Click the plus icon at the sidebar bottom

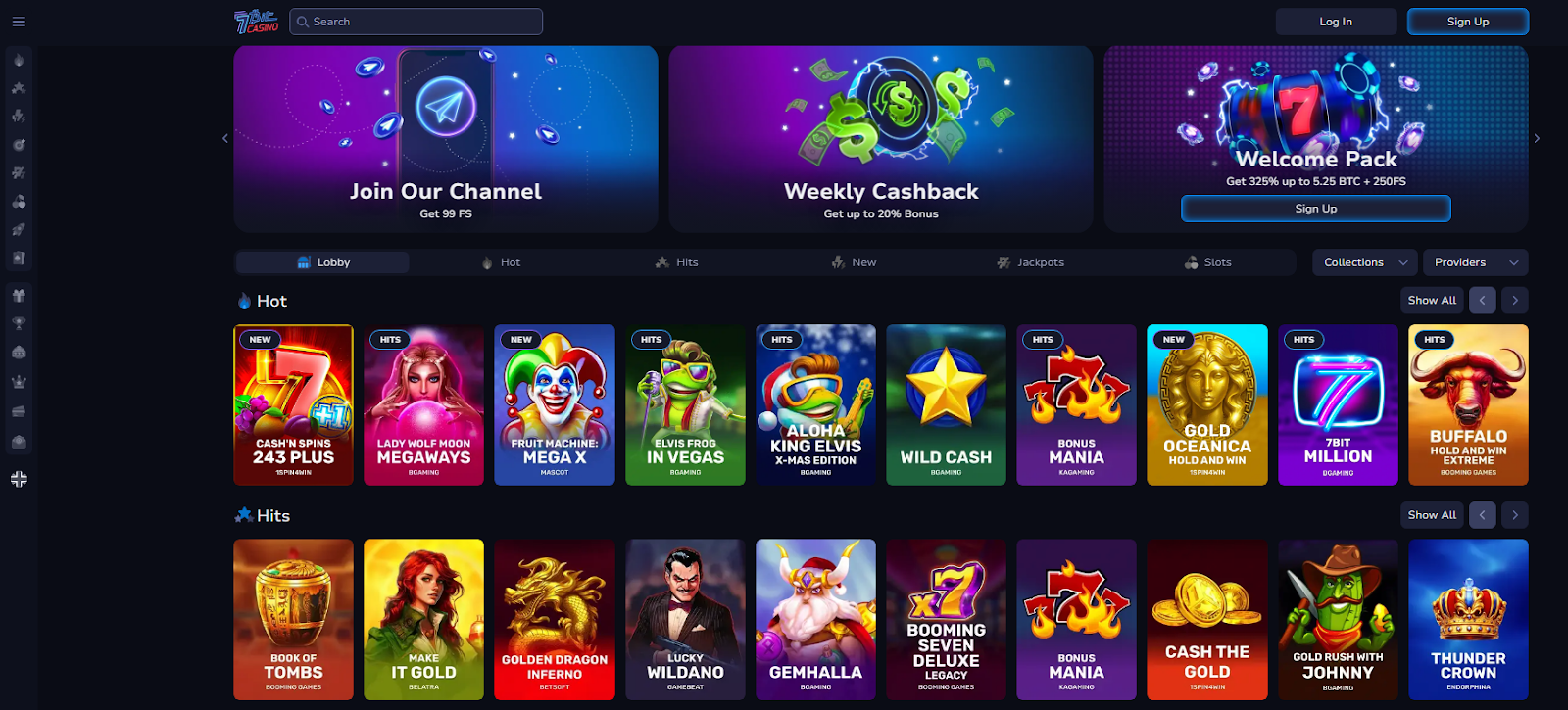pyautogui.click(x=19, y=479)
